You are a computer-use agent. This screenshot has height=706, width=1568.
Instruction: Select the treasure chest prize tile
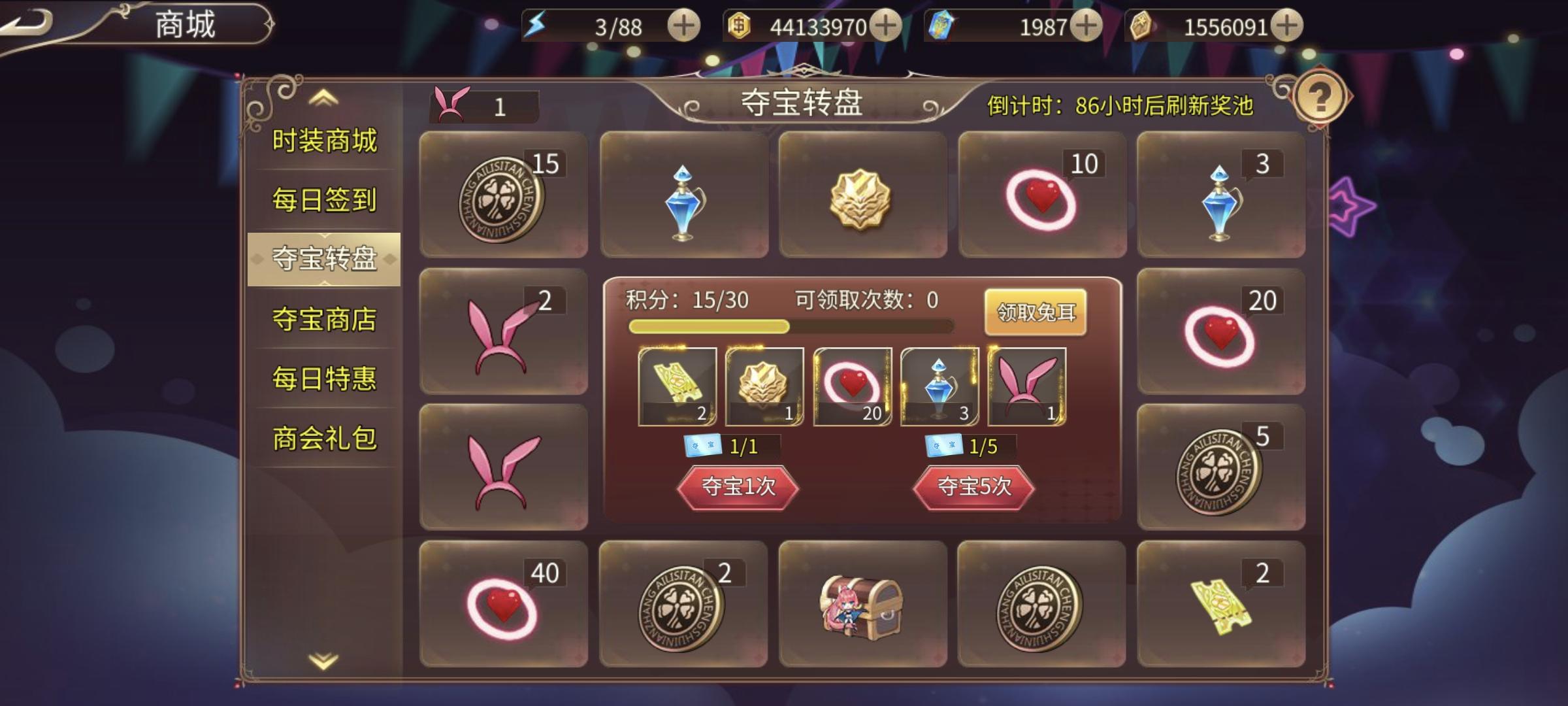coord(864,604)
